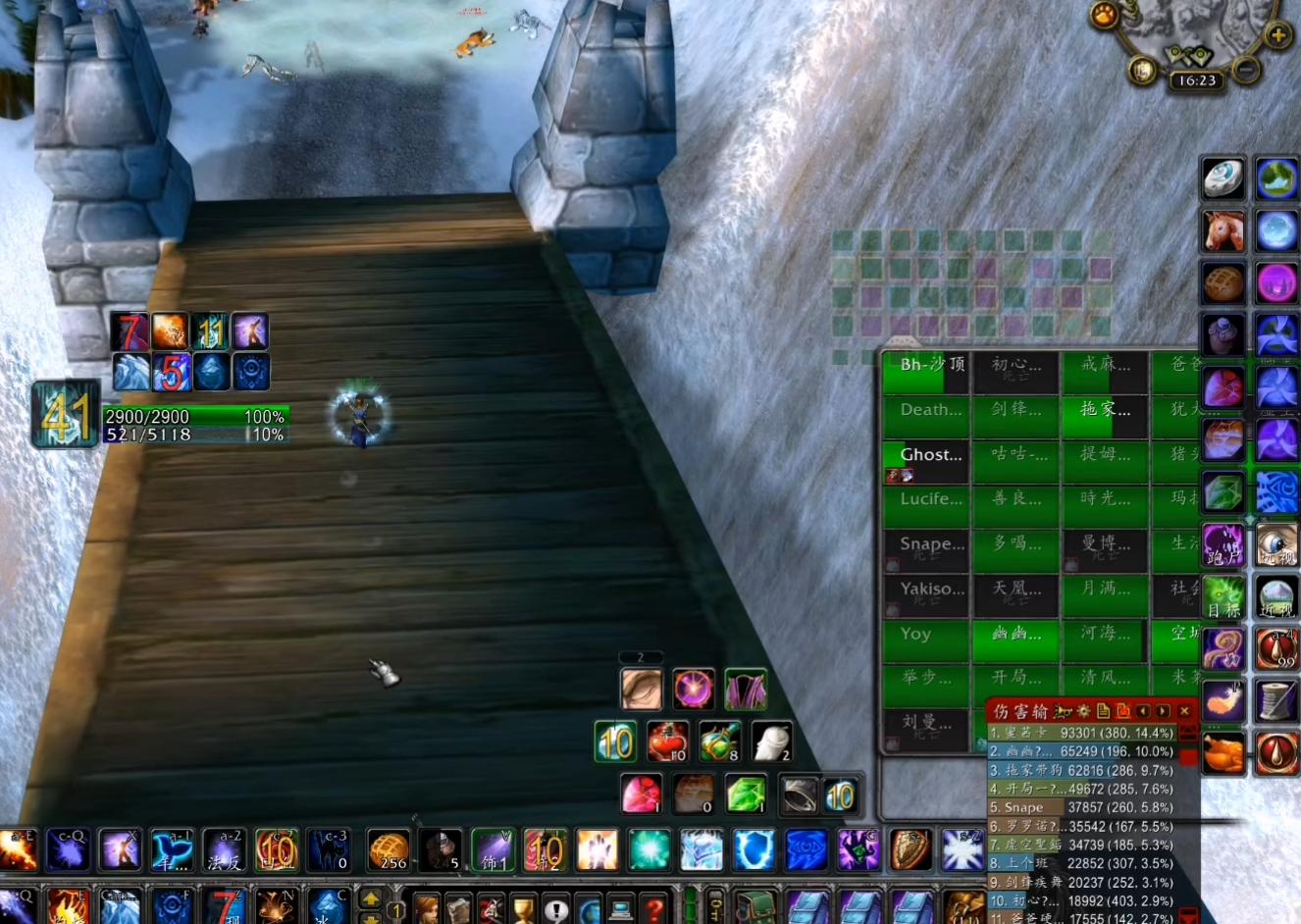Image resolution: width=1301 pixels, height=924 pixels.
Task: Click the eye icon labeled 近视
Action: [1276, 596]
